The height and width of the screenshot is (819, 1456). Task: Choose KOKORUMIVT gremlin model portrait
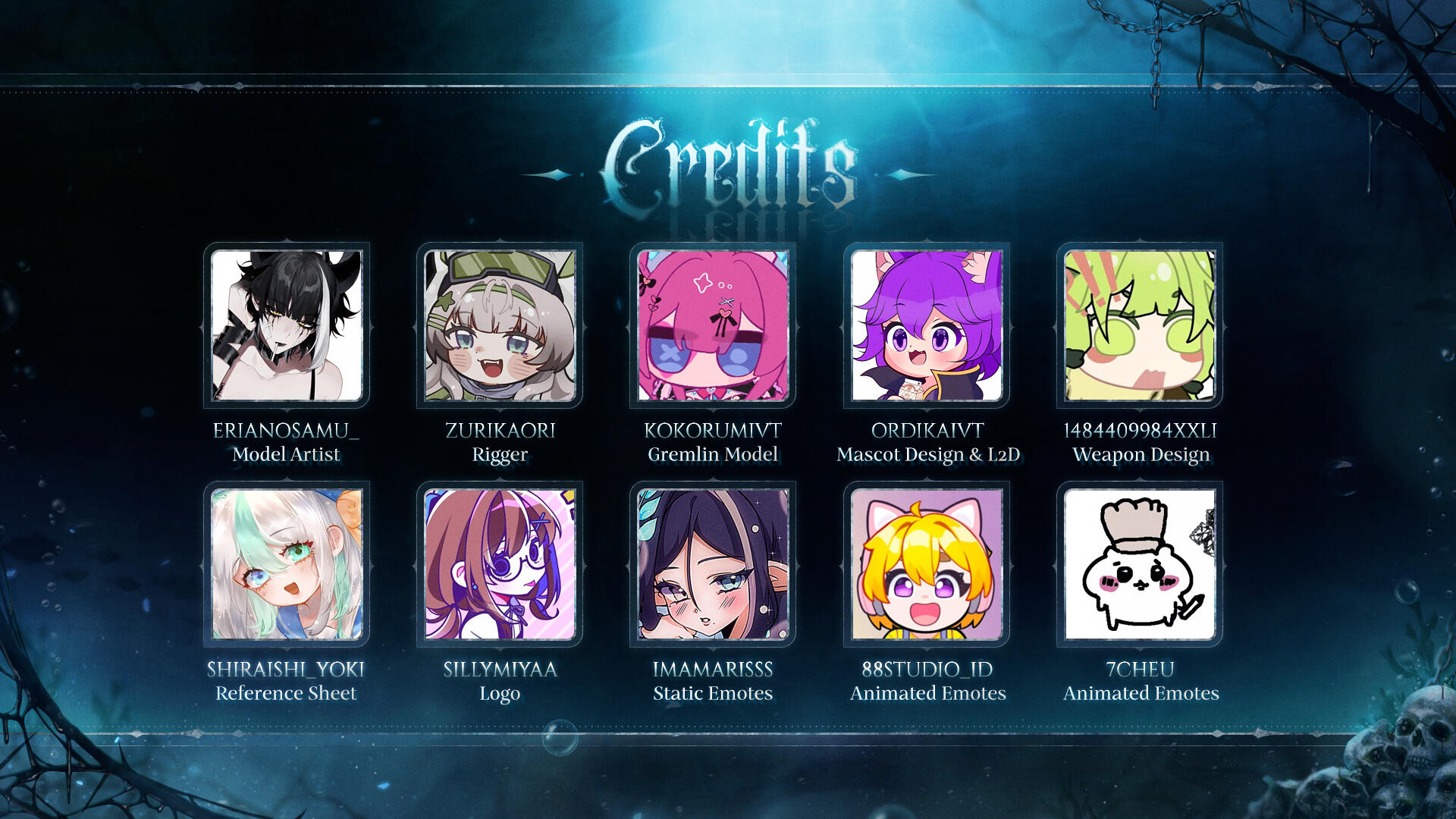(x=713, y=325)
